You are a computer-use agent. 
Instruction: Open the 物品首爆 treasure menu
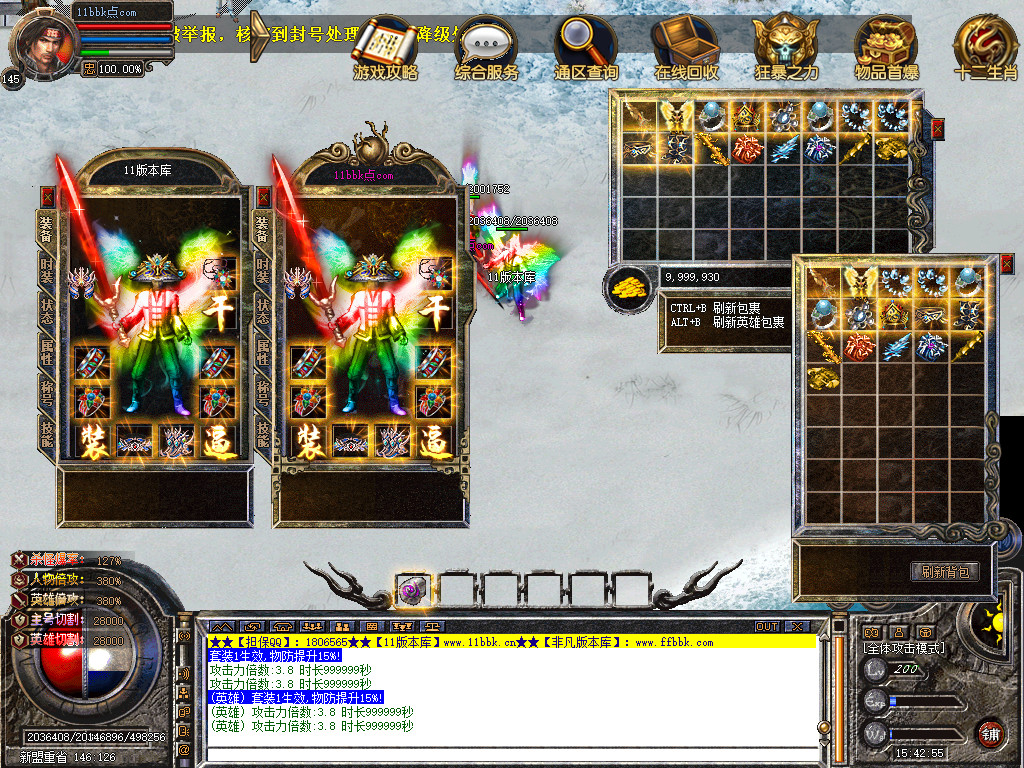pyautogui.click(x=886, y=47)
